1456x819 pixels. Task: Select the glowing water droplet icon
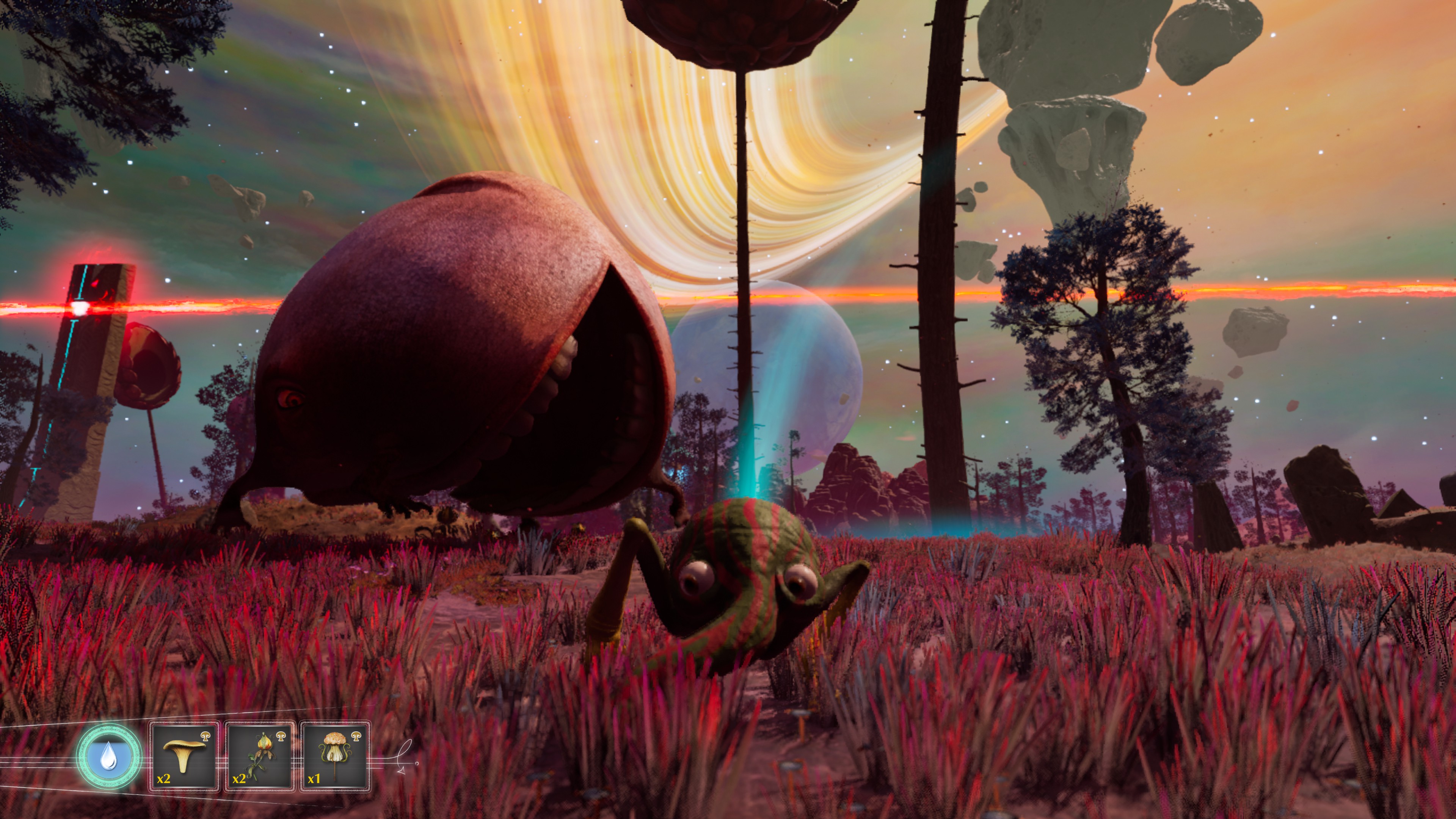(108, 756)
